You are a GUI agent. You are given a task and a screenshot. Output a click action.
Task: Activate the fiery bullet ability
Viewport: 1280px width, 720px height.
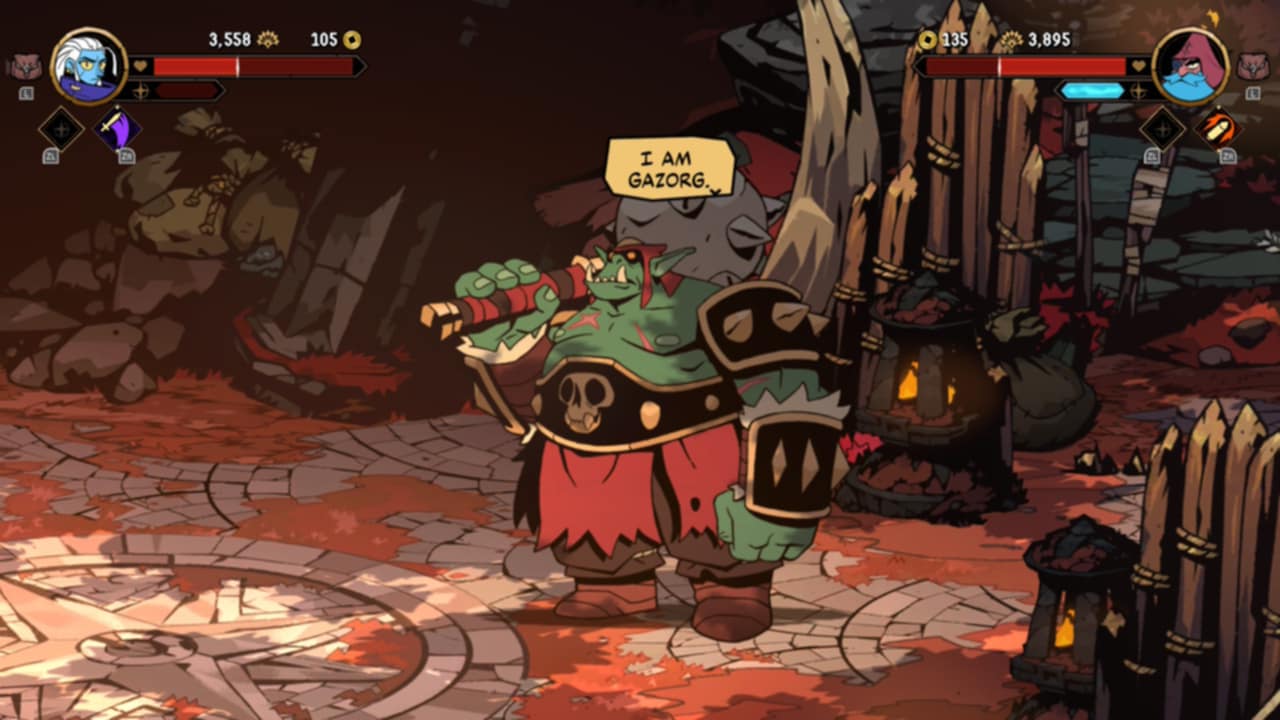1217,129
